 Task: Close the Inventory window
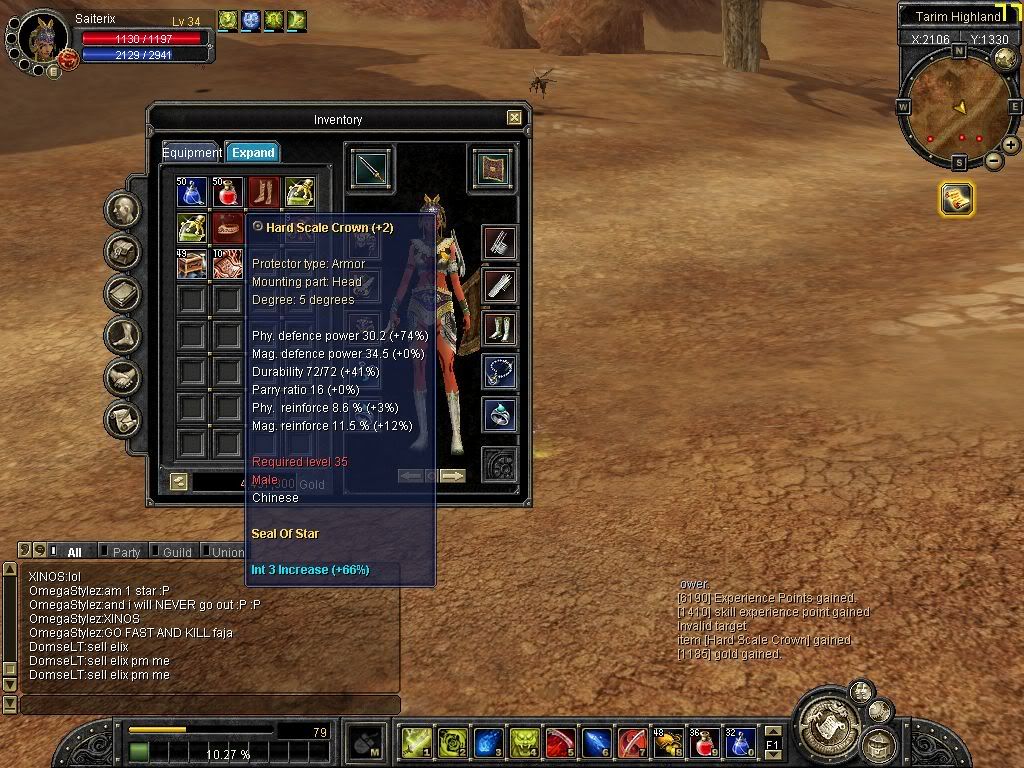(x=514, y=118)
